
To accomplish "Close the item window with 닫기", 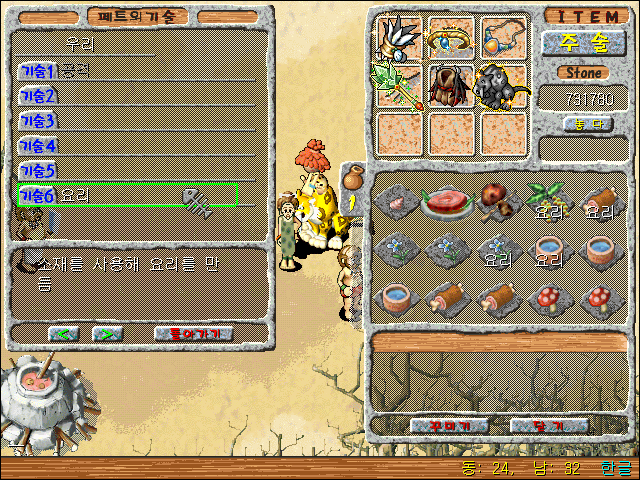I will [x=548, y=425].
